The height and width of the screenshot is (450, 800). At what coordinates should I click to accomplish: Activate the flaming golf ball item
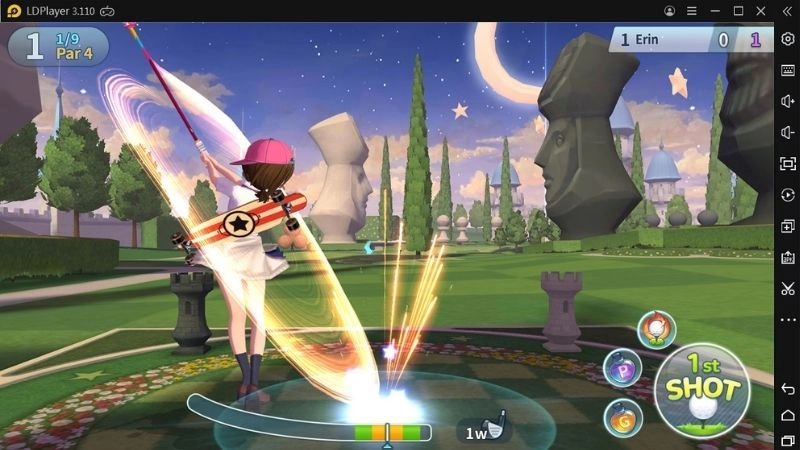(656, 330)
